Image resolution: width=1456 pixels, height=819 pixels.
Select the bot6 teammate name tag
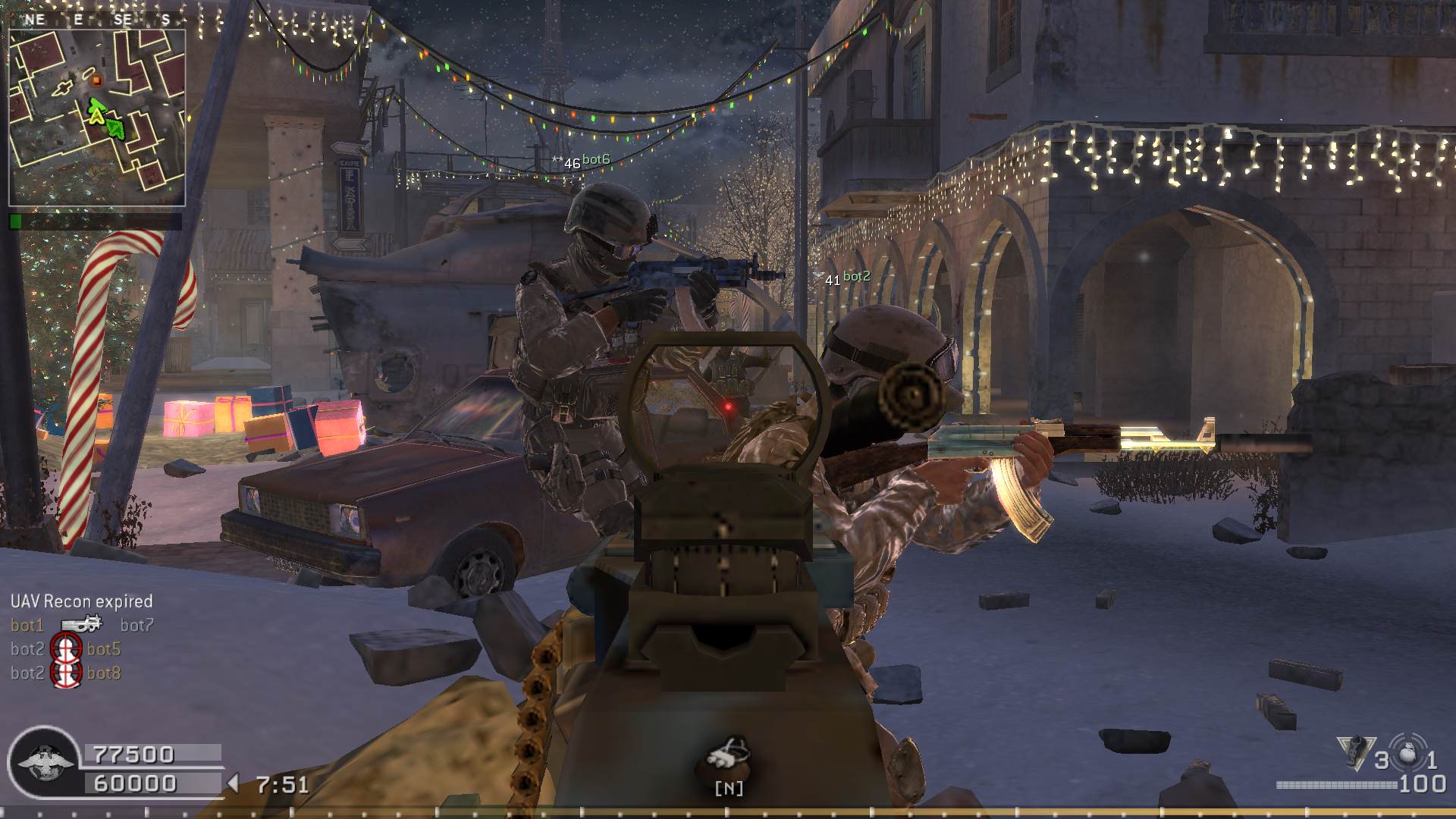pyautogui.click(x=596, y=159)
